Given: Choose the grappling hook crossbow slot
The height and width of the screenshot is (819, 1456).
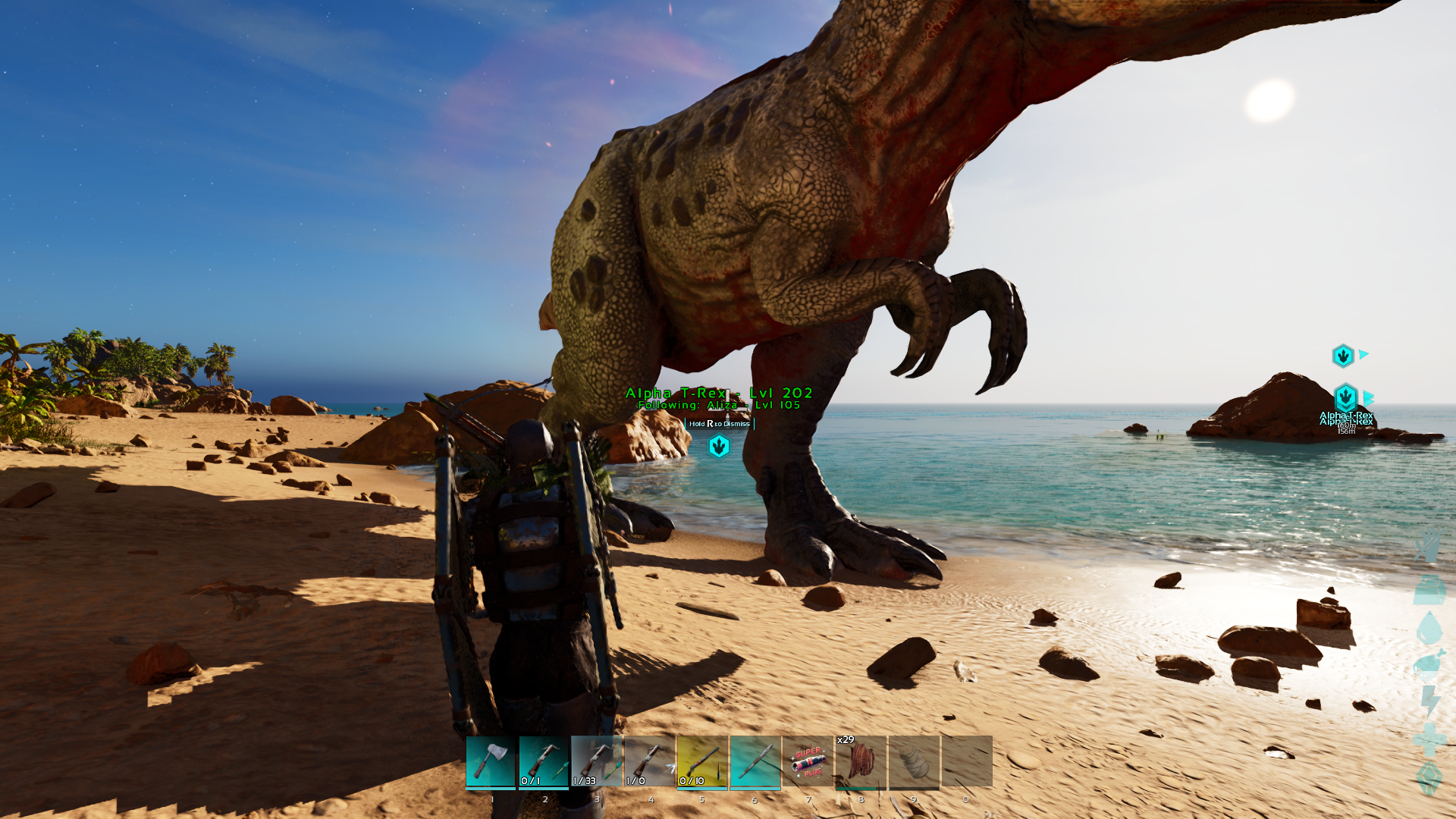Looking at the screenshot, I should [650, 761].
